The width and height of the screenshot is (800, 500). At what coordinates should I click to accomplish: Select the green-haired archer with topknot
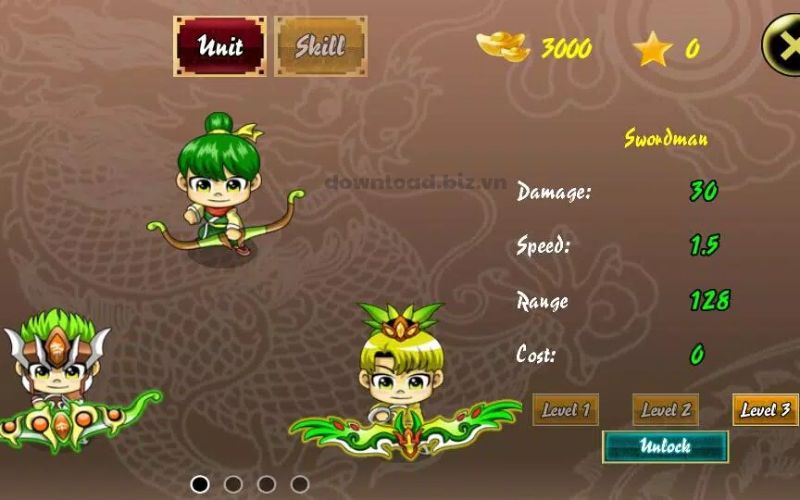(213, 192)
